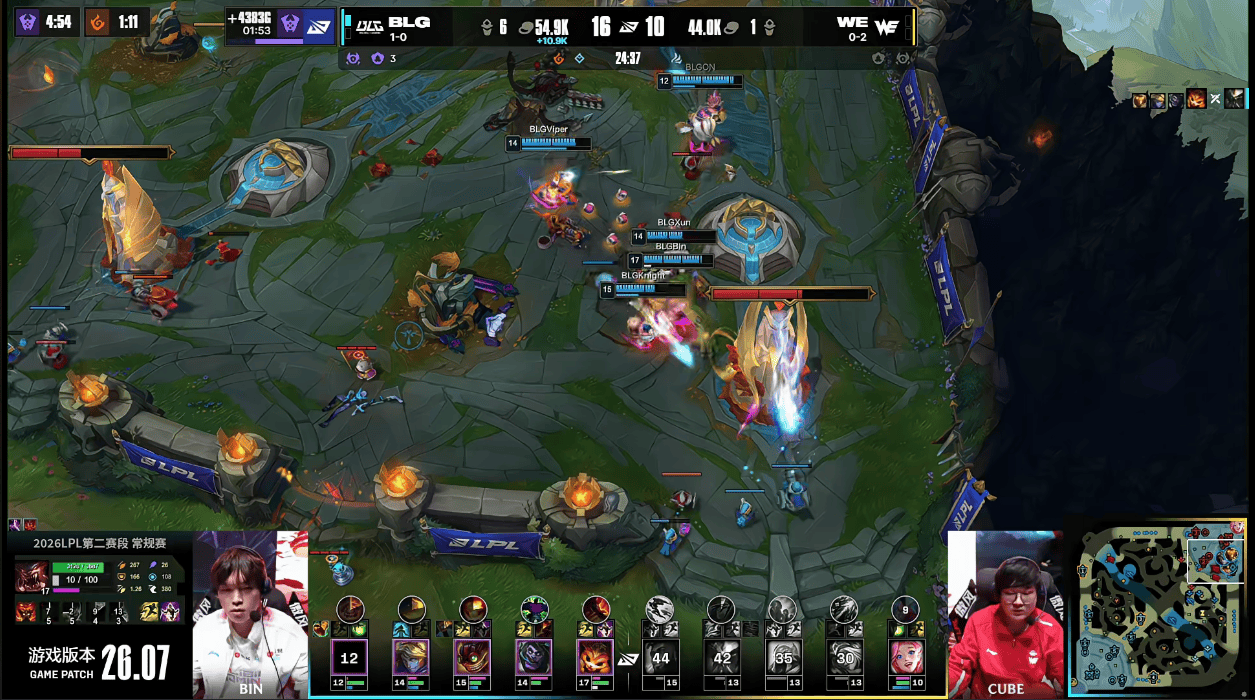The width and height of the screenshot is (1255, 700).
Task: Click the dead champion portrait showing 44
Action: point(660,658)
